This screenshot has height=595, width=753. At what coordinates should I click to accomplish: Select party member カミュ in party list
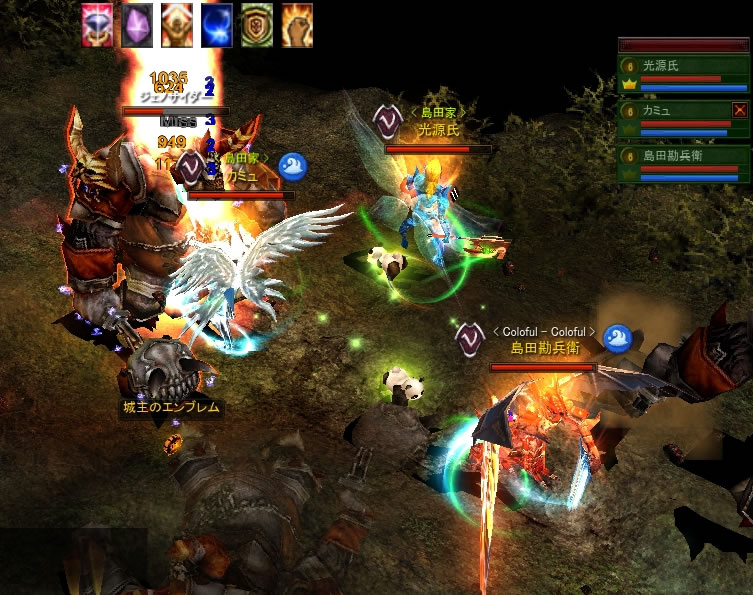pyautogui.click(x=678, y=117)
